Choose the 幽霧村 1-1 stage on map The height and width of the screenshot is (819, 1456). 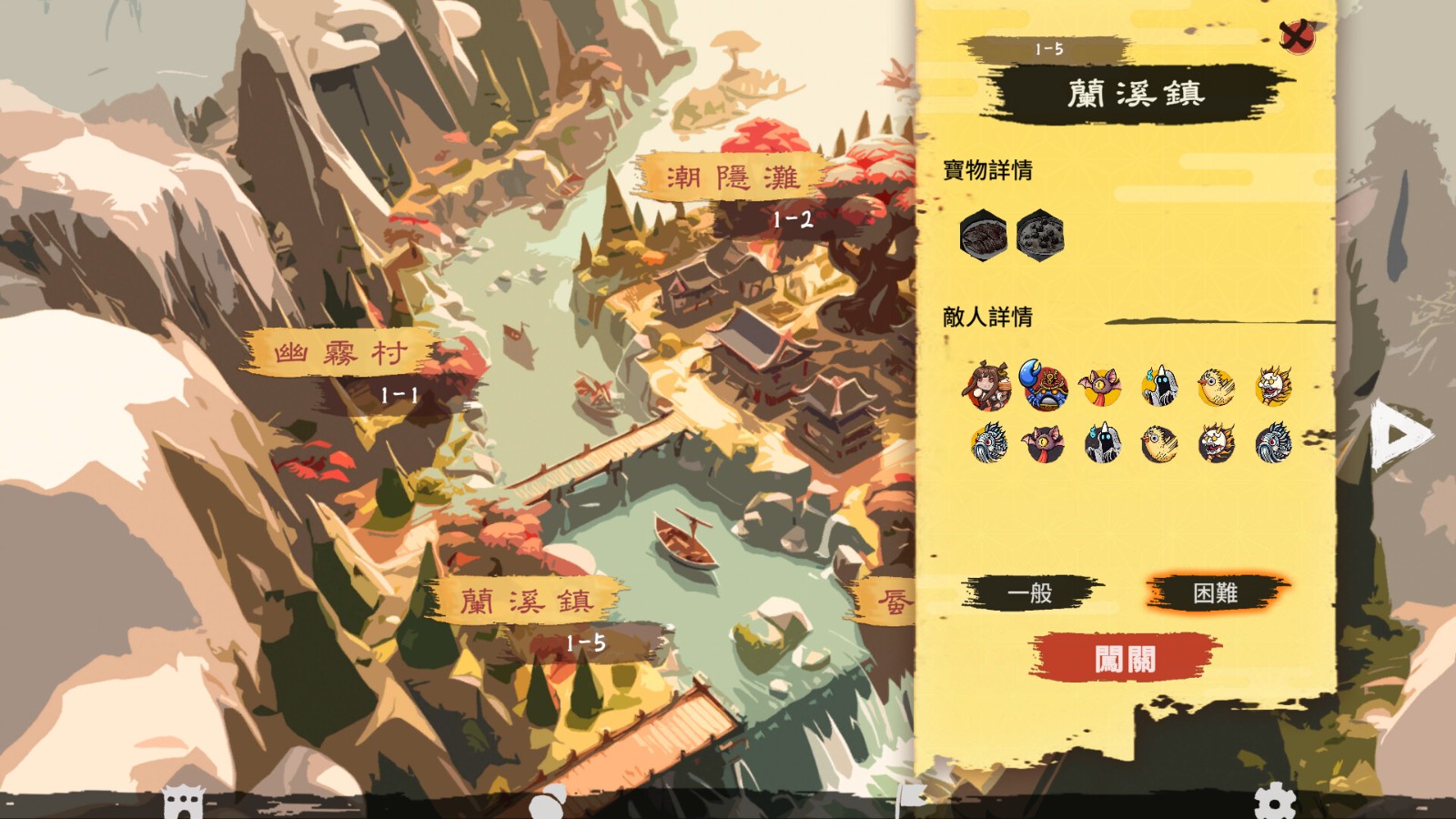340,354
